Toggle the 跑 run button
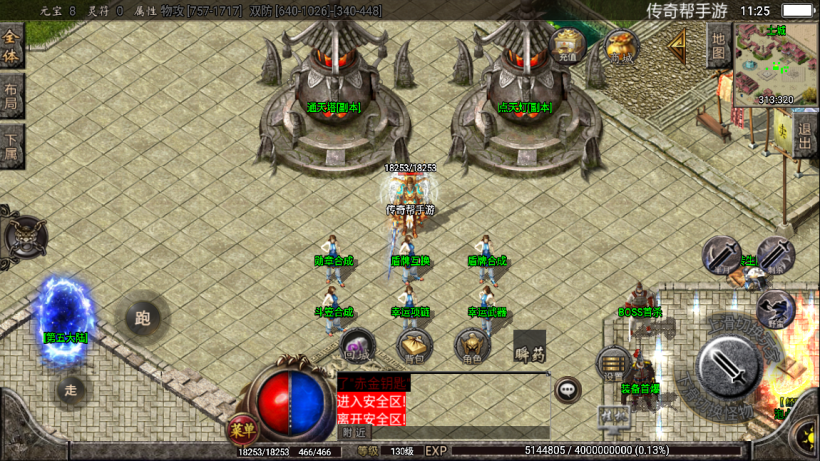This screenshot has height=461, width=820. 142,319
